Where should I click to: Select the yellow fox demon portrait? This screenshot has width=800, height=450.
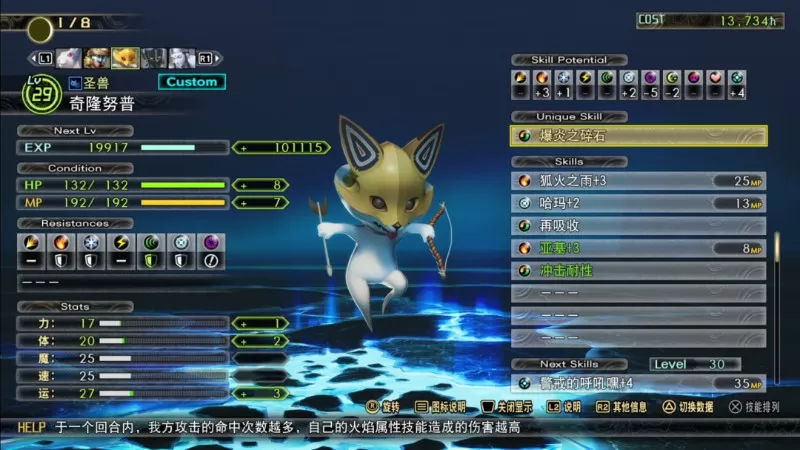(x=125, y=57)
